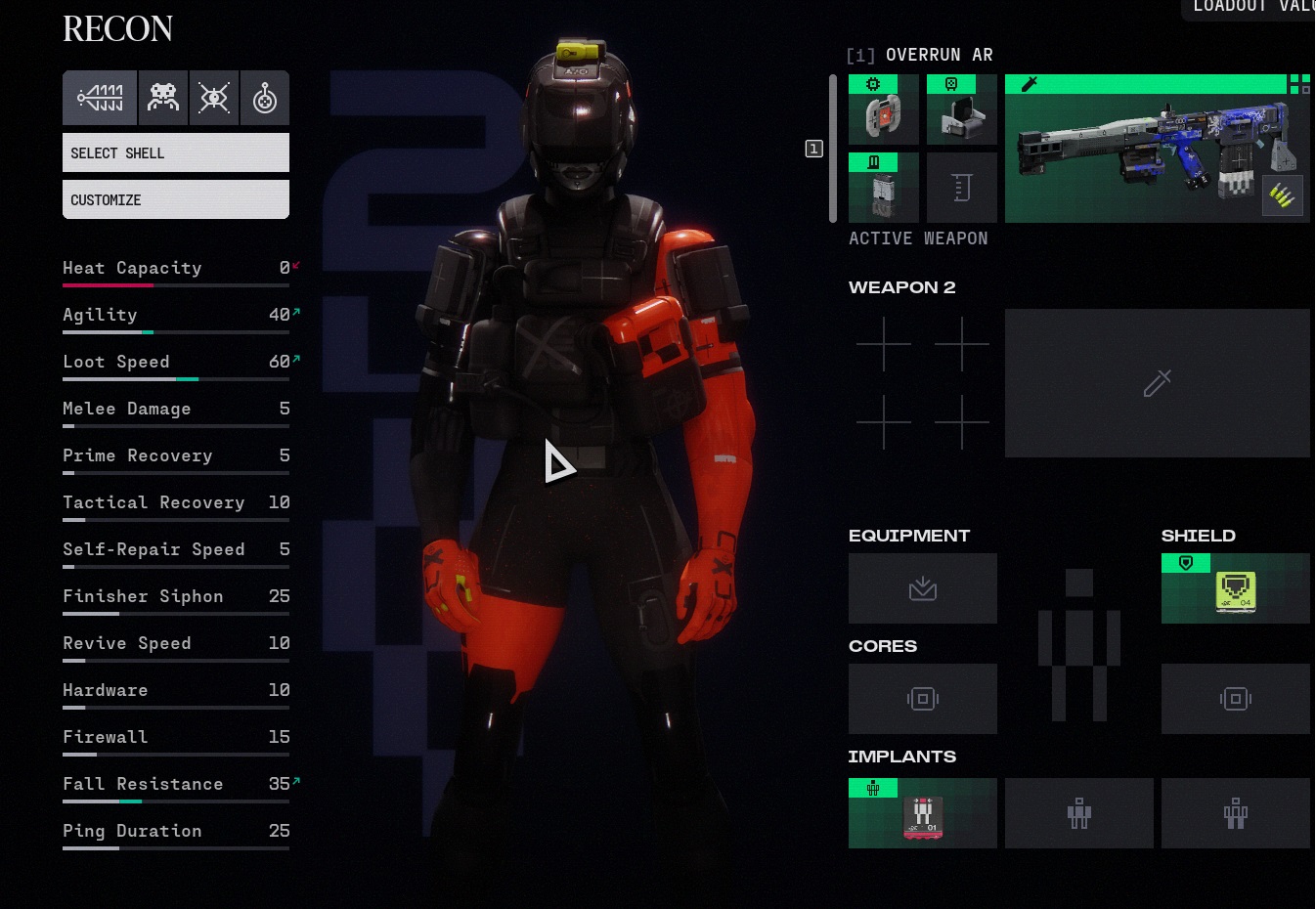
Task: Choose the empty Weapon 2 slot
Action: tap(1157, 383)
